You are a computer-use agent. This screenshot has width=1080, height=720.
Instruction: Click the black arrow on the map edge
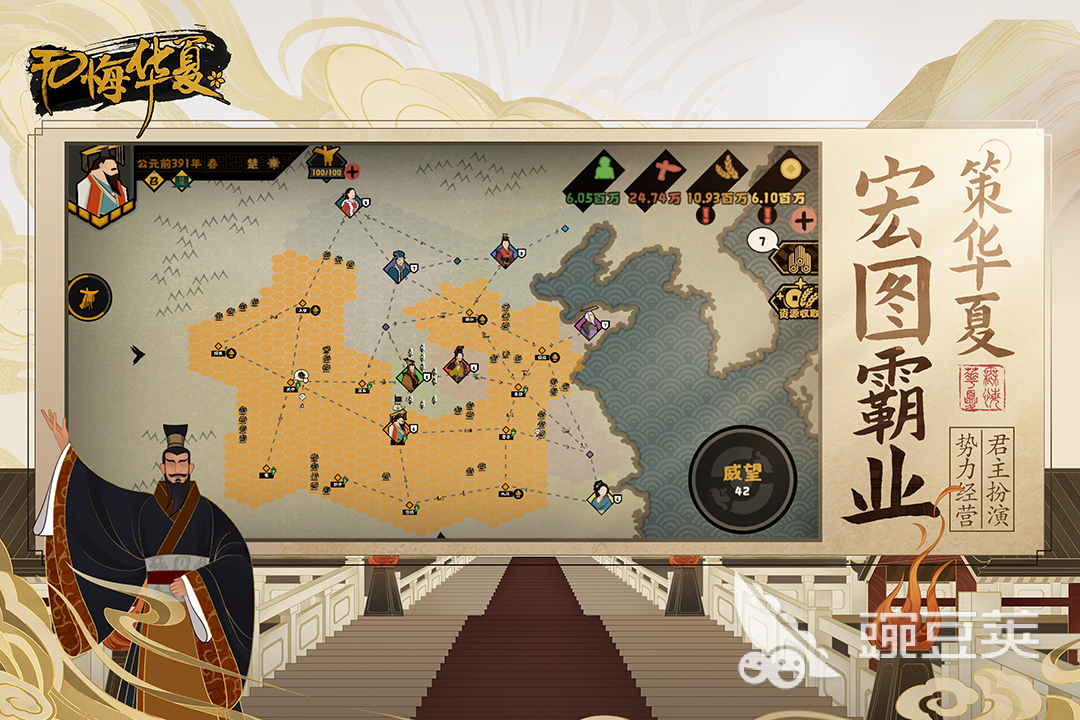pos(138,354)
